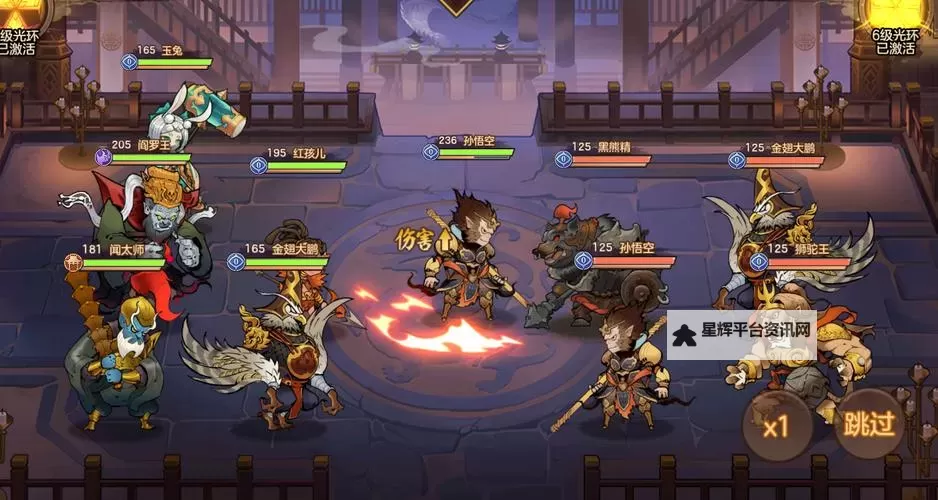Skip the battle with the 跳过 button

click(867, 423)
